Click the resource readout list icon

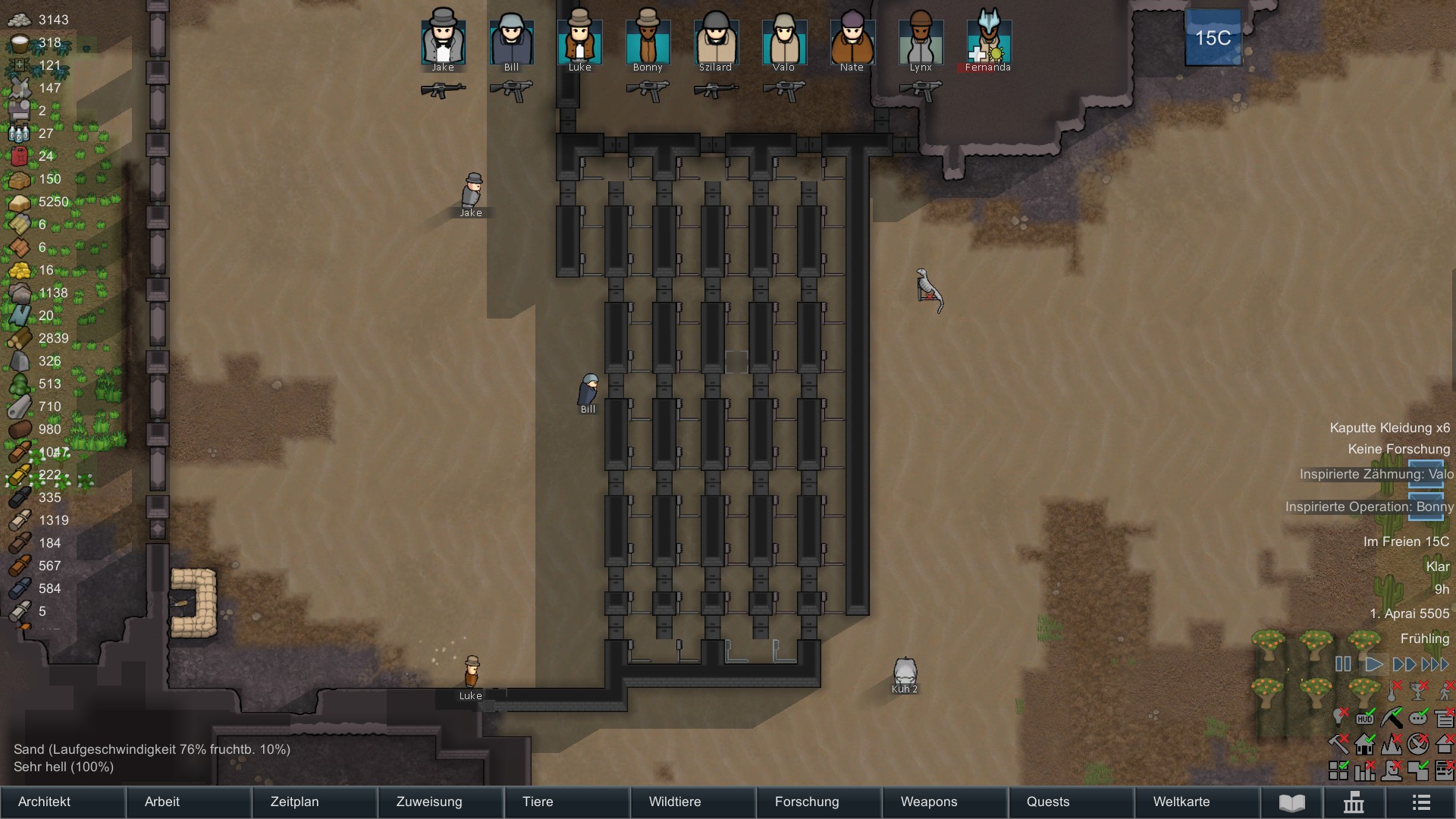(1445, 717)
